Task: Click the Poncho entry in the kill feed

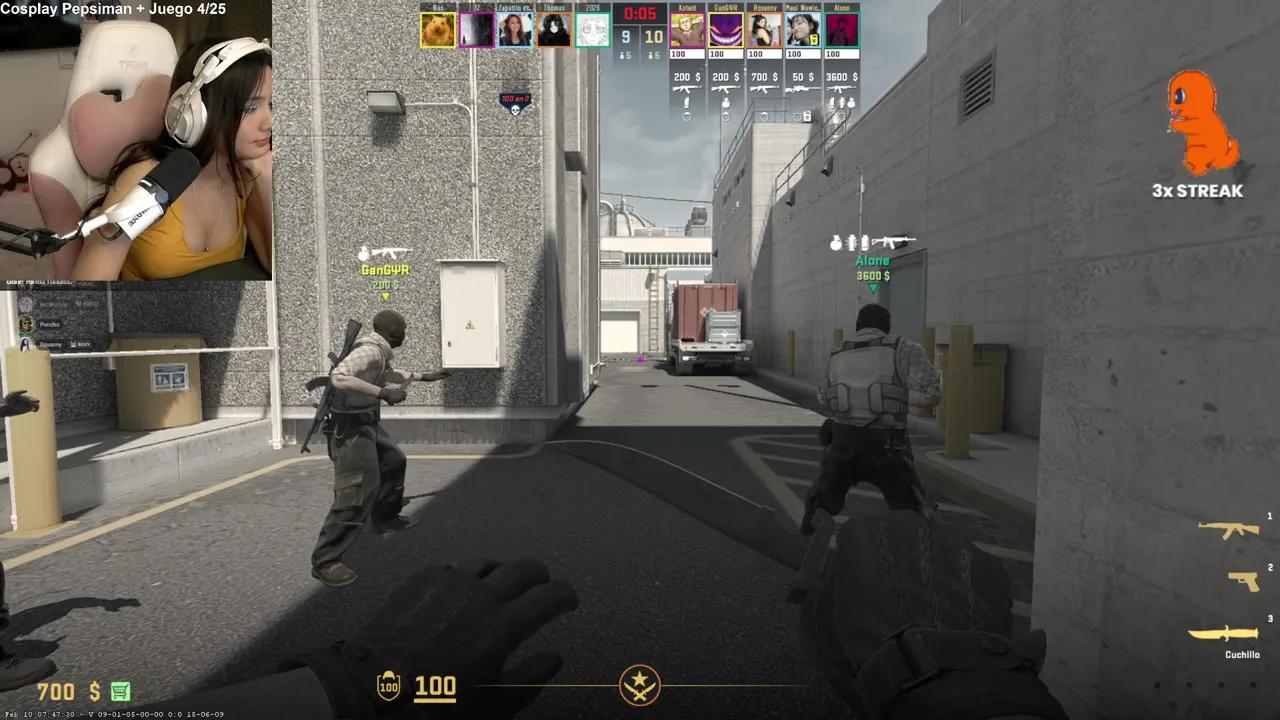Action: click(x=47, y=323)
